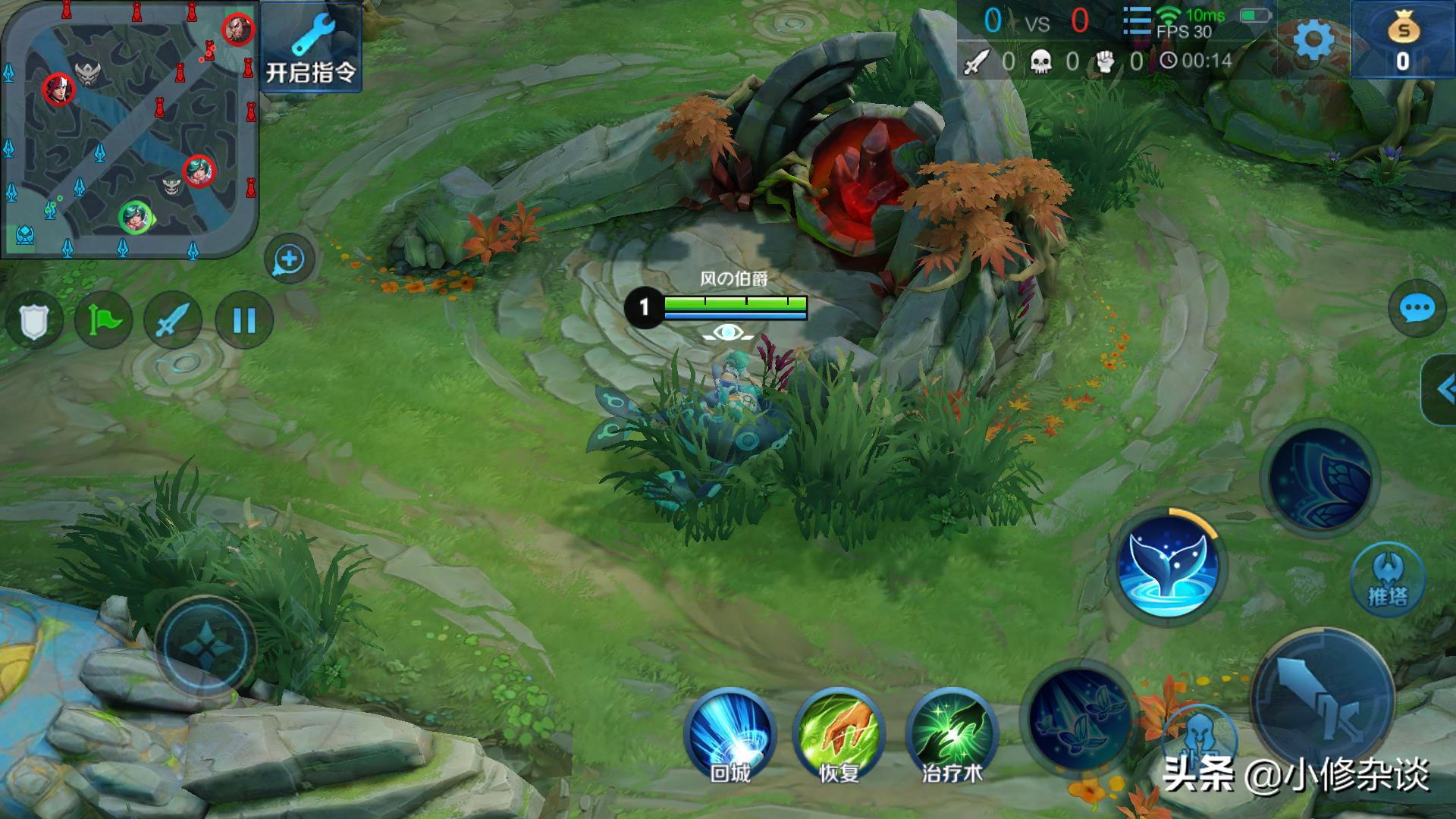Expand the side panel arrow
This screenshot has width=1456, height=819.
tap(1443, 390)
